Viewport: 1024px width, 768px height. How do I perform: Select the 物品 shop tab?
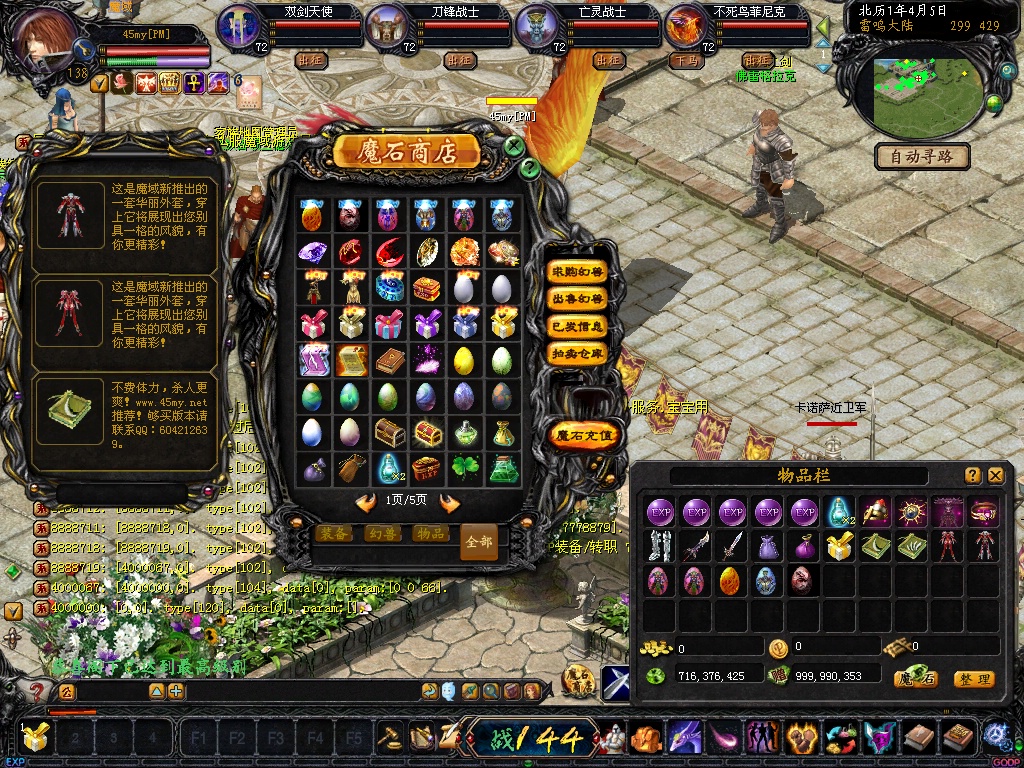pyautogui.click(x=430, y=534)
